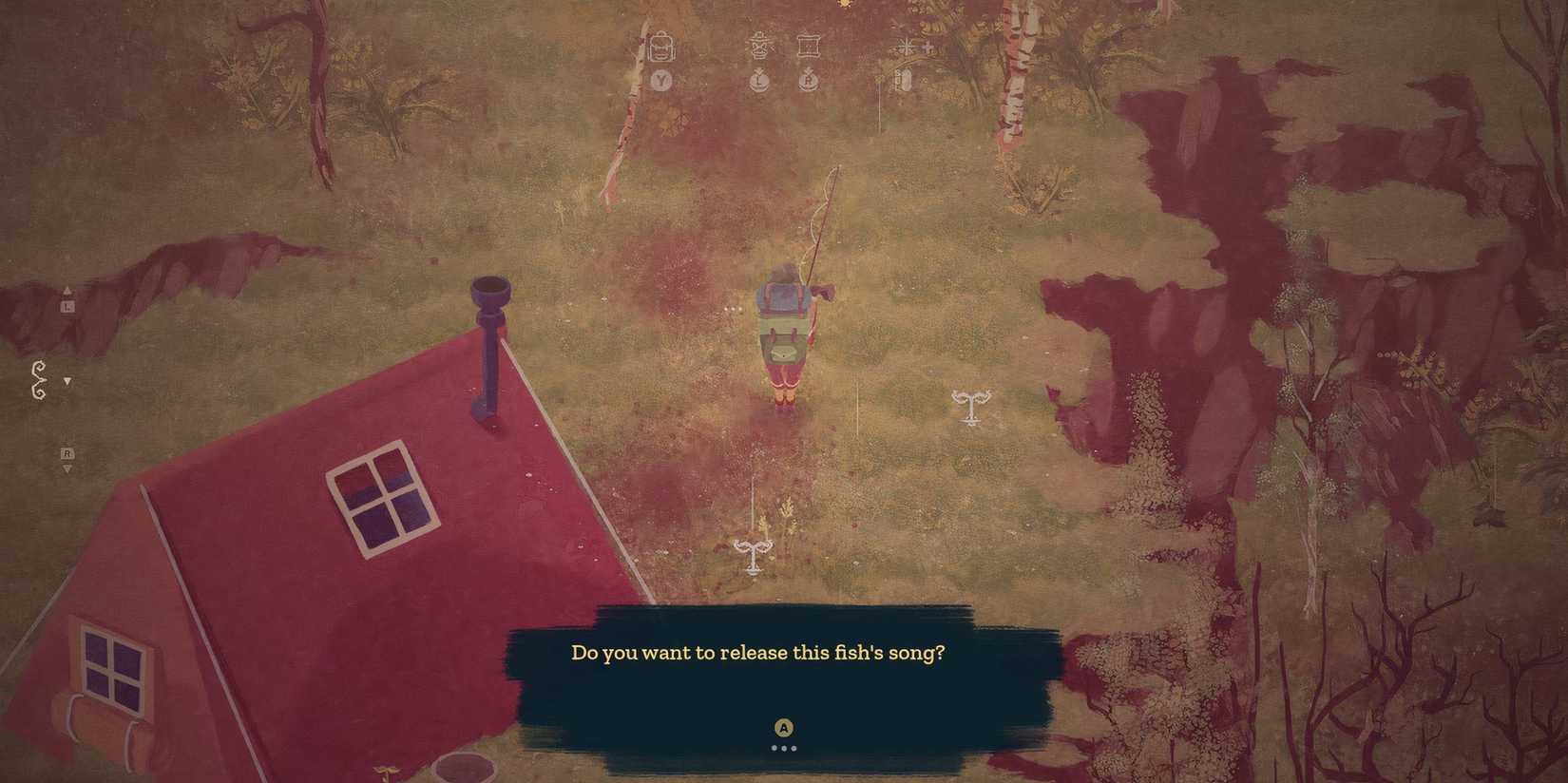
Task: Click the glowing sun icon at the top edge
Action: 844,6
